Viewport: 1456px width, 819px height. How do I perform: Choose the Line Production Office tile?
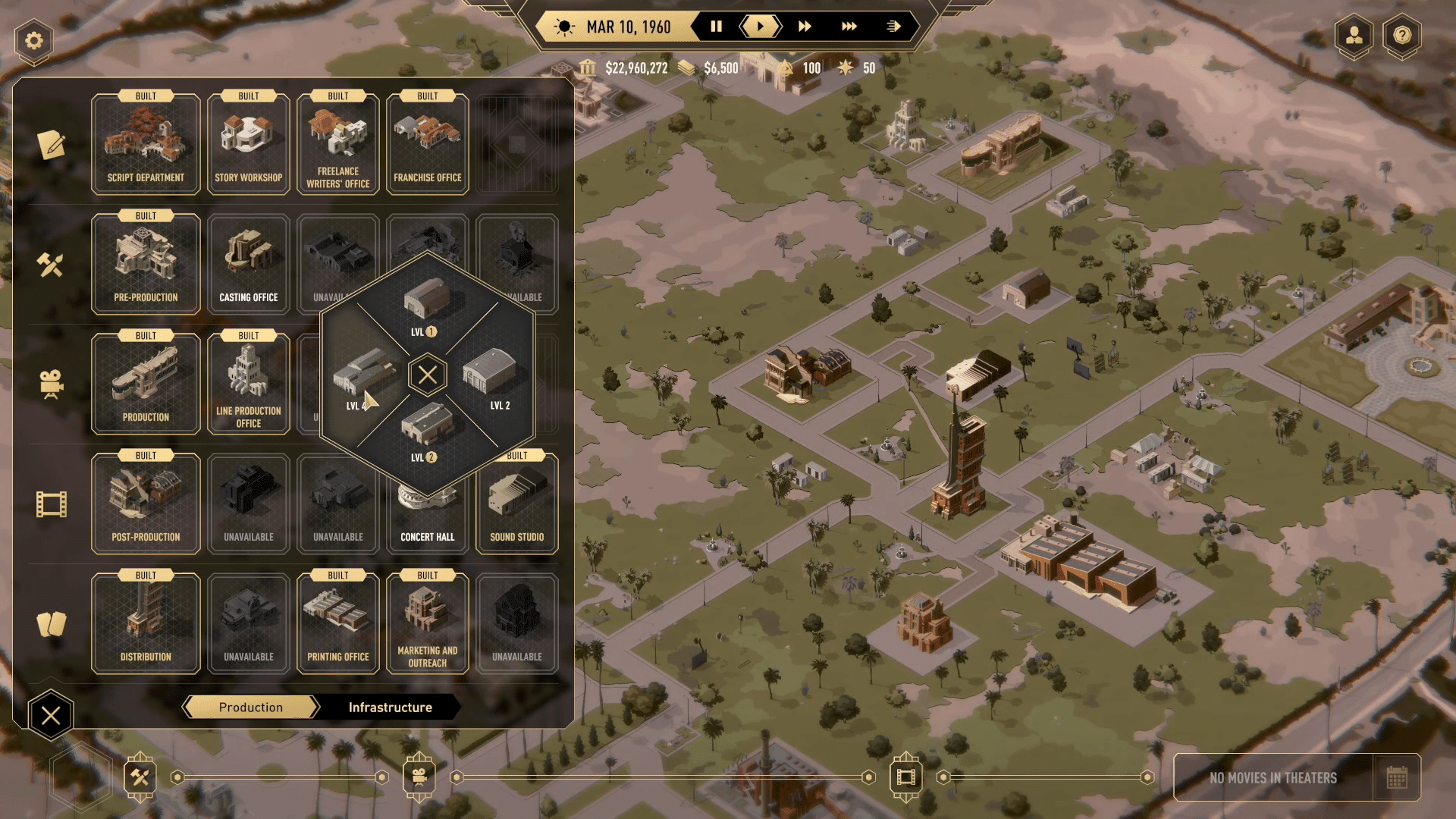click(249, 384)
